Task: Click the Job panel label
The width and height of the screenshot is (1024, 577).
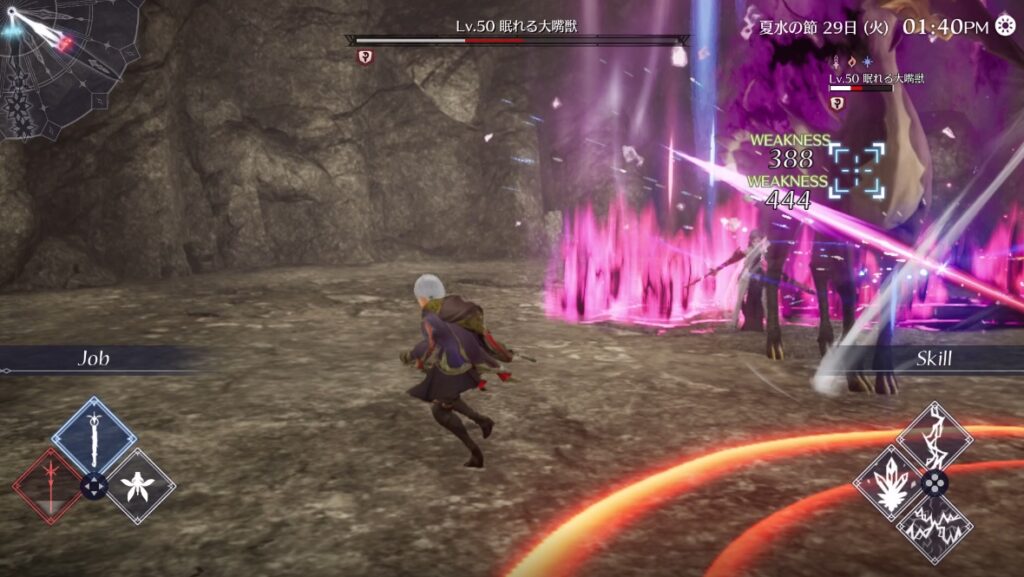Action: click(94, 359)
